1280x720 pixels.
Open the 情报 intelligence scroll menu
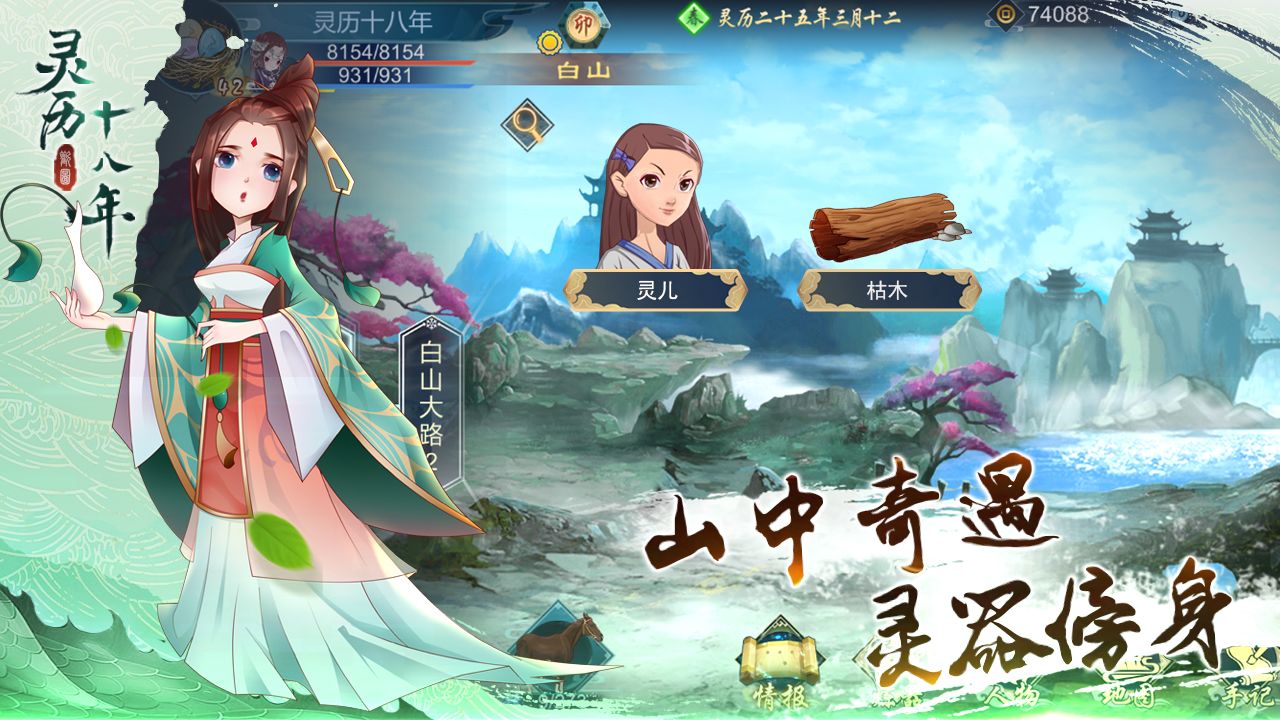tap(780, 665)
